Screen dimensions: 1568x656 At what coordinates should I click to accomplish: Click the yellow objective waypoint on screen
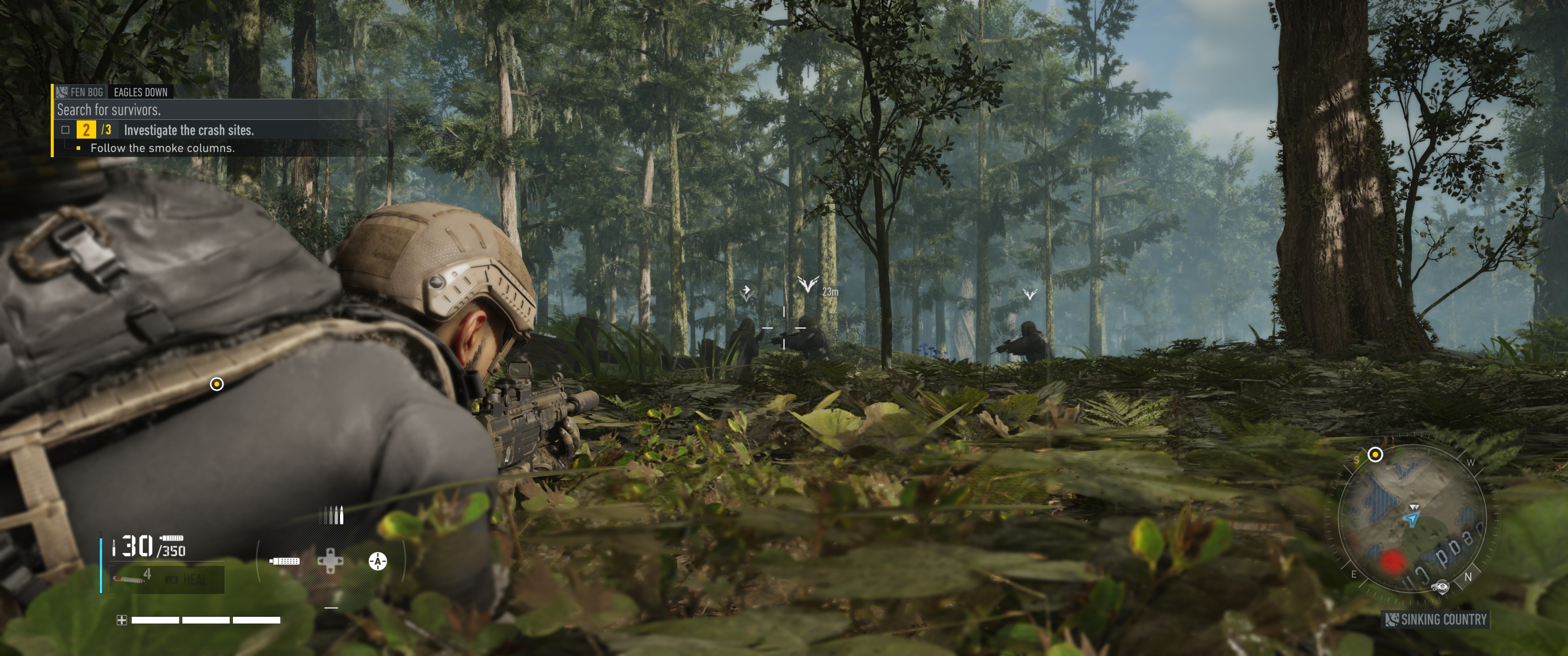pos(217,384)
